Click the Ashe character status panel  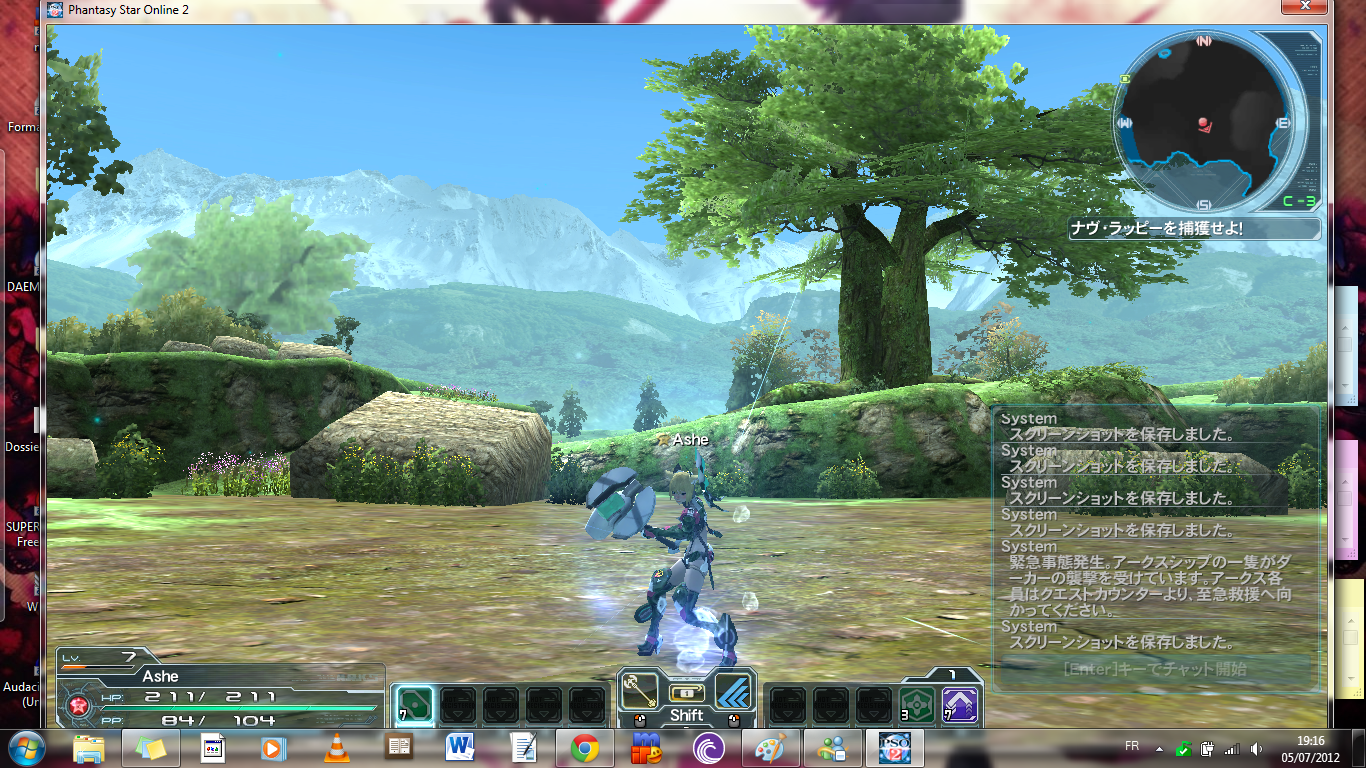(220, 692)
